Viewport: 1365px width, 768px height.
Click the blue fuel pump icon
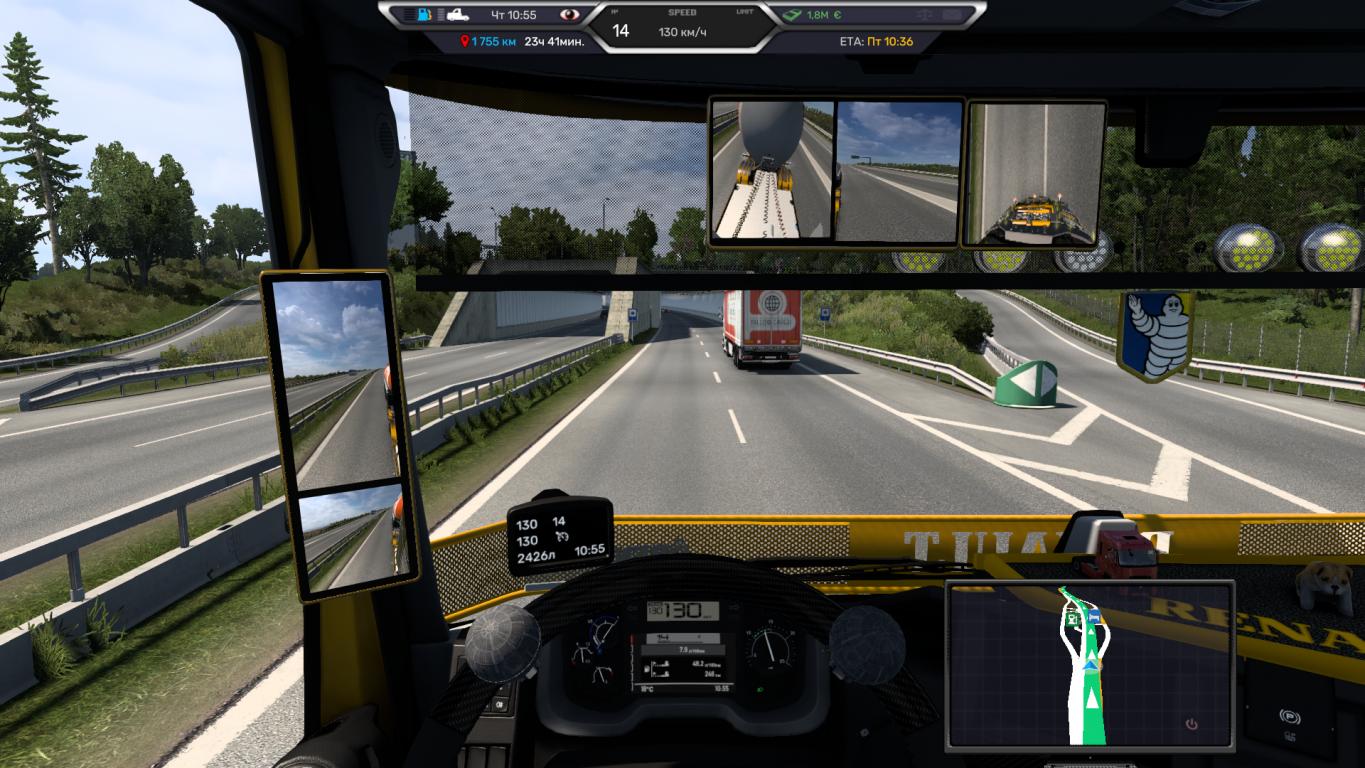[425, 15]
